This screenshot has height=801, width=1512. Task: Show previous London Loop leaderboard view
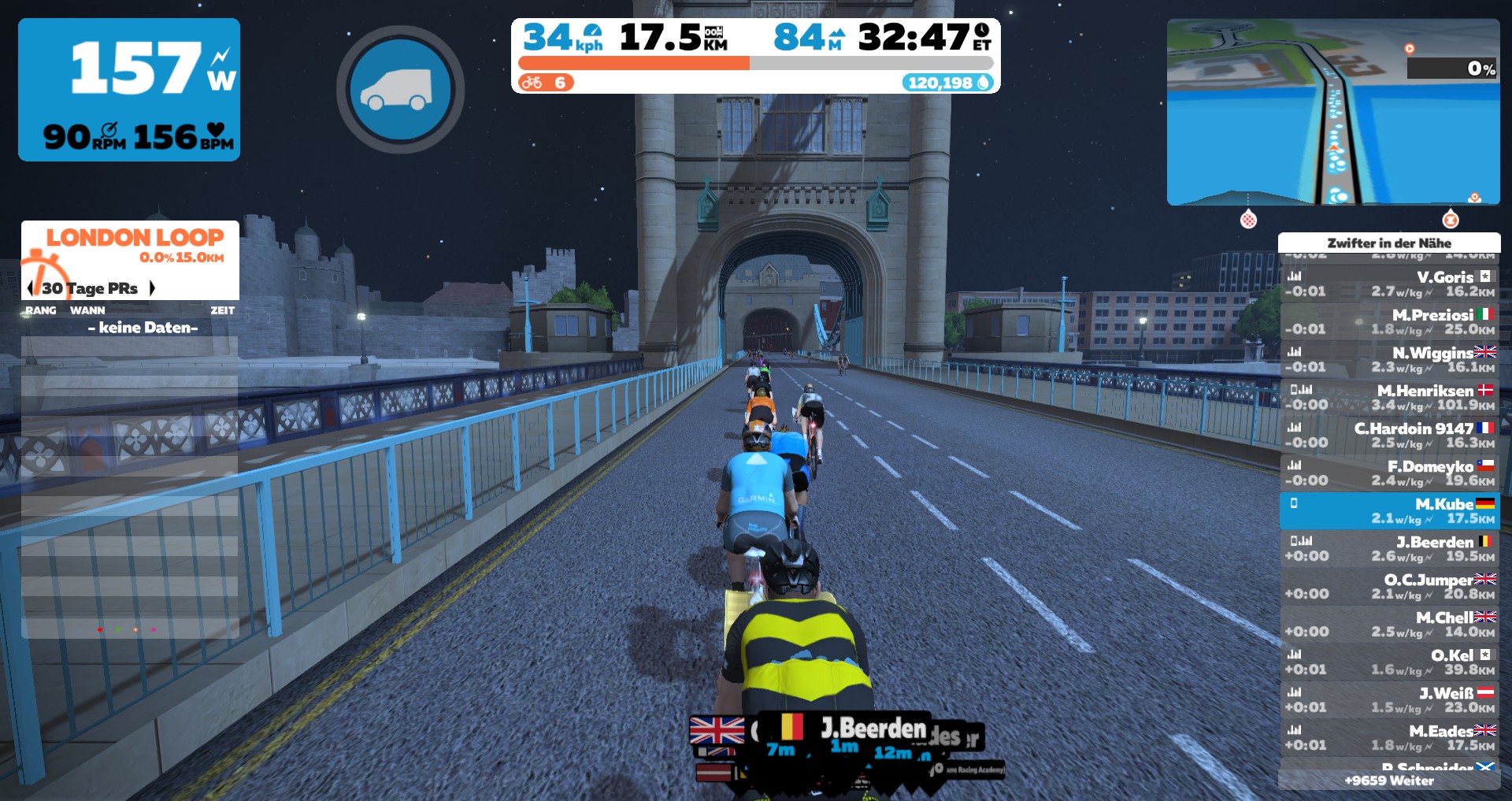tap(31, 288)
